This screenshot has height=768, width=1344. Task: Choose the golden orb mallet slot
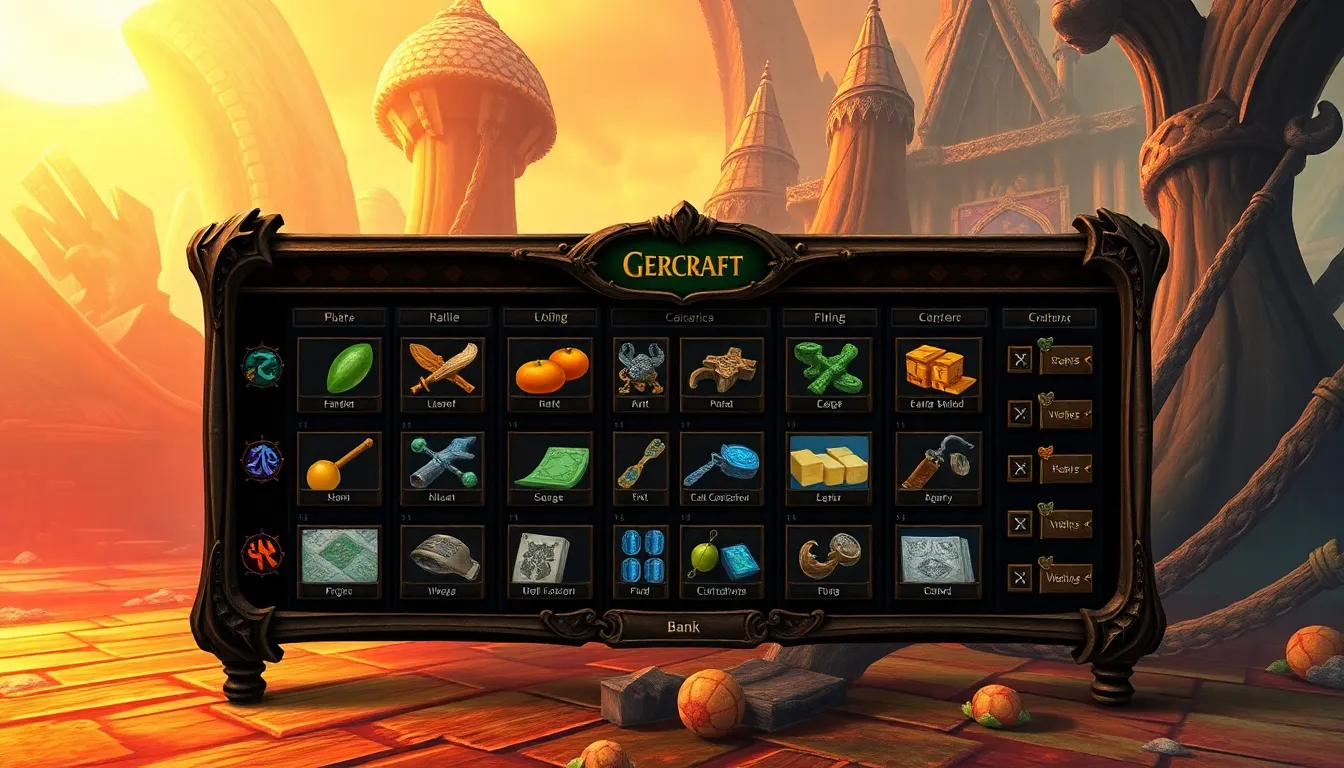pyautogui.click(x=340, y=464)
